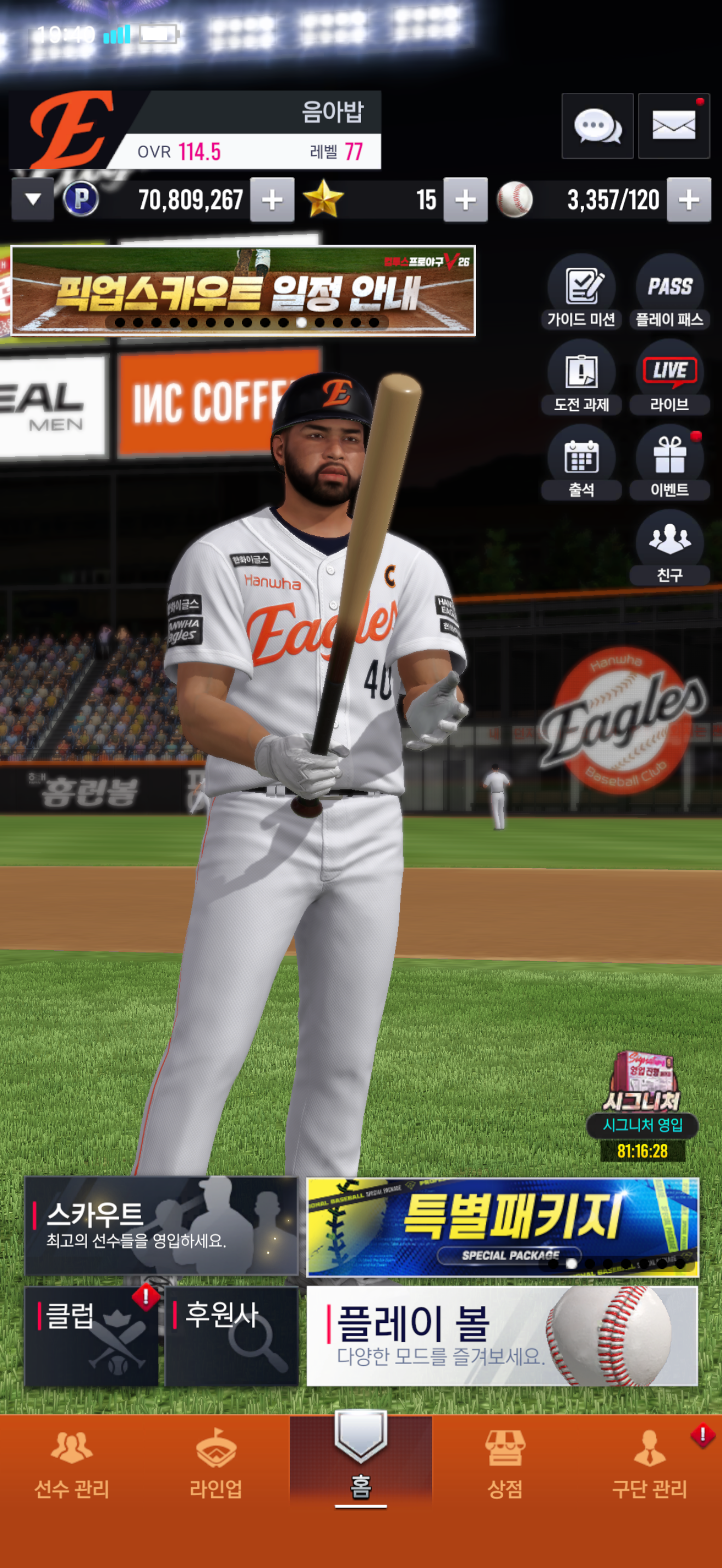This screenshot has width=722, height=1568.
Task: Add more stars with plus button
Action: click(x=465, y=200)
